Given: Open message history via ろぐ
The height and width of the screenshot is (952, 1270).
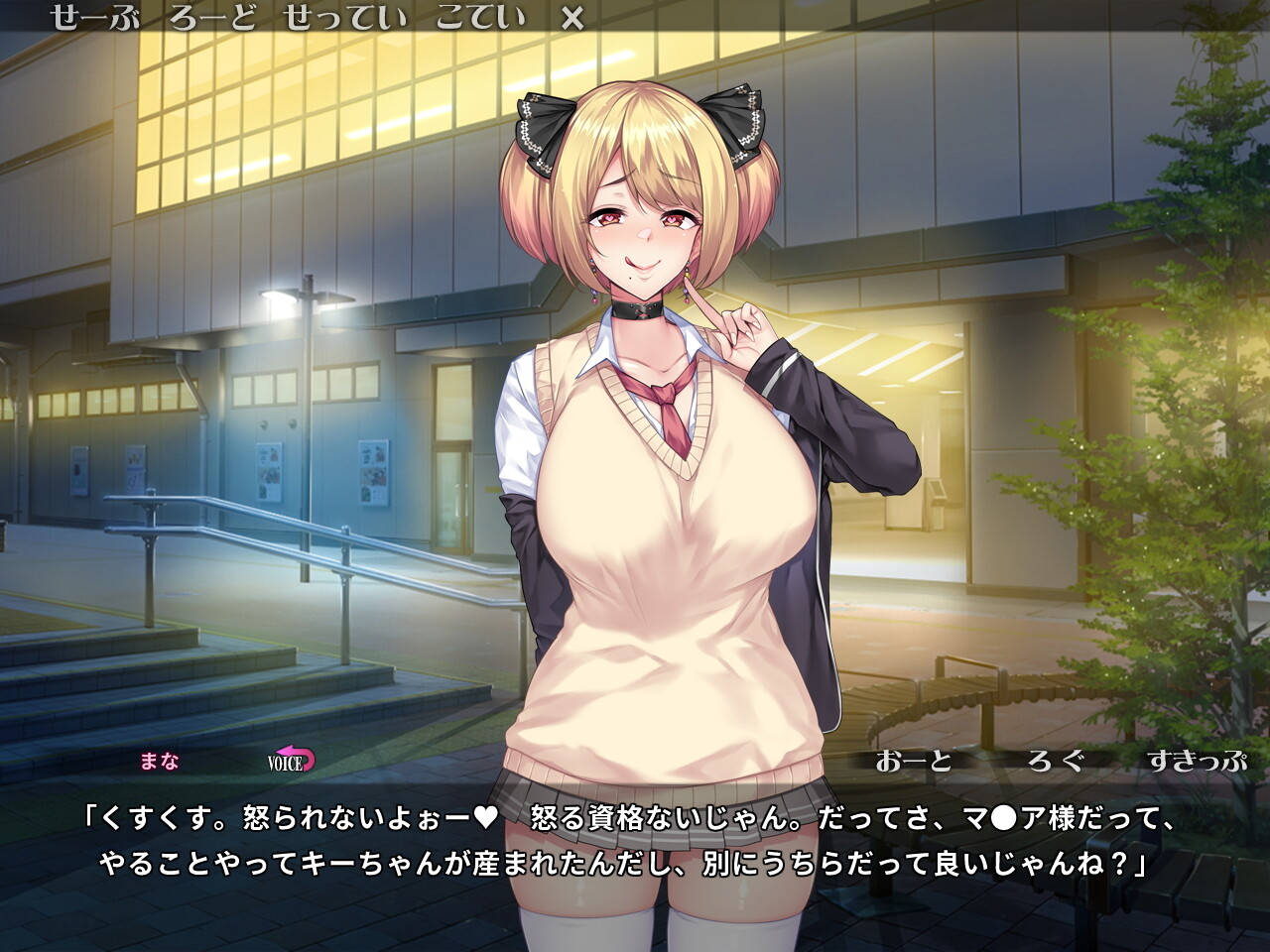Looking at the screenshot, I should coord(1056,763).
